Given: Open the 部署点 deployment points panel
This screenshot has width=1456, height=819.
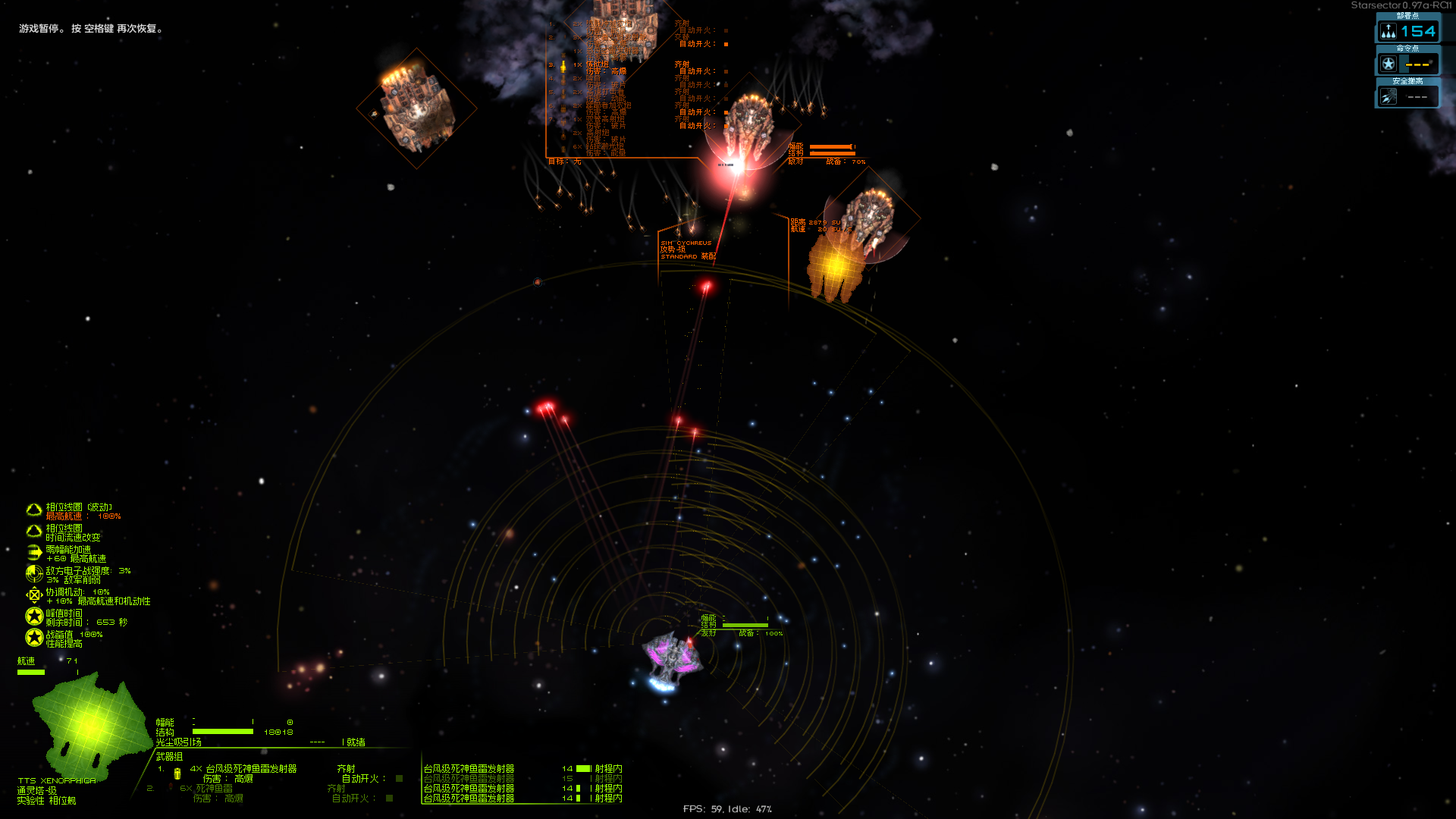Looking at the screenshot, I should pyautogui.click(x=1407, y=31).
